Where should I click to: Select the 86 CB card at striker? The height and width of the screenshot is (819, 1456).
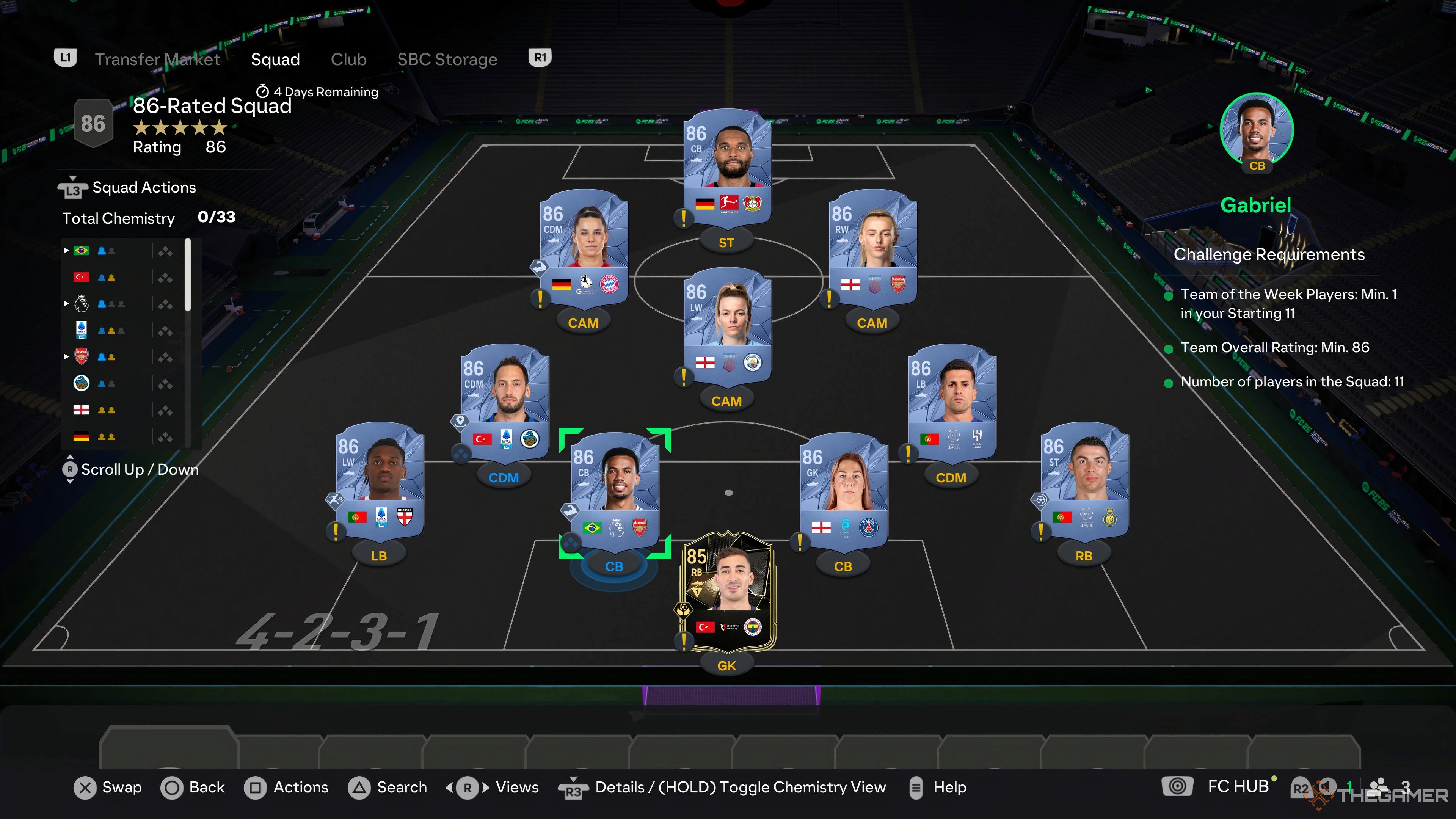click(x=728, y=164)
